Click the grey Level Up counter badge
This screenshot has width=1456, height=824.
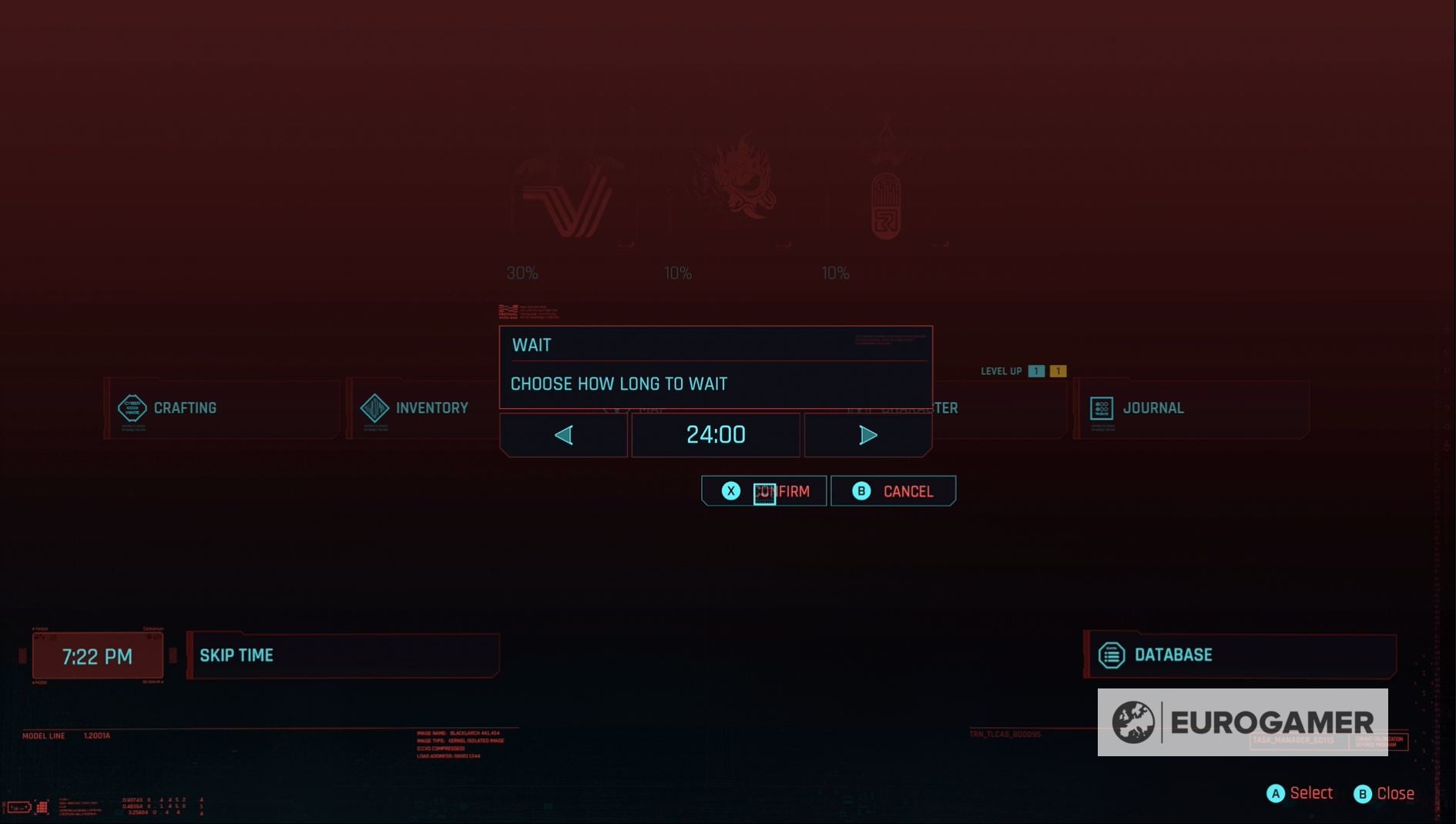pos(1035,370)
